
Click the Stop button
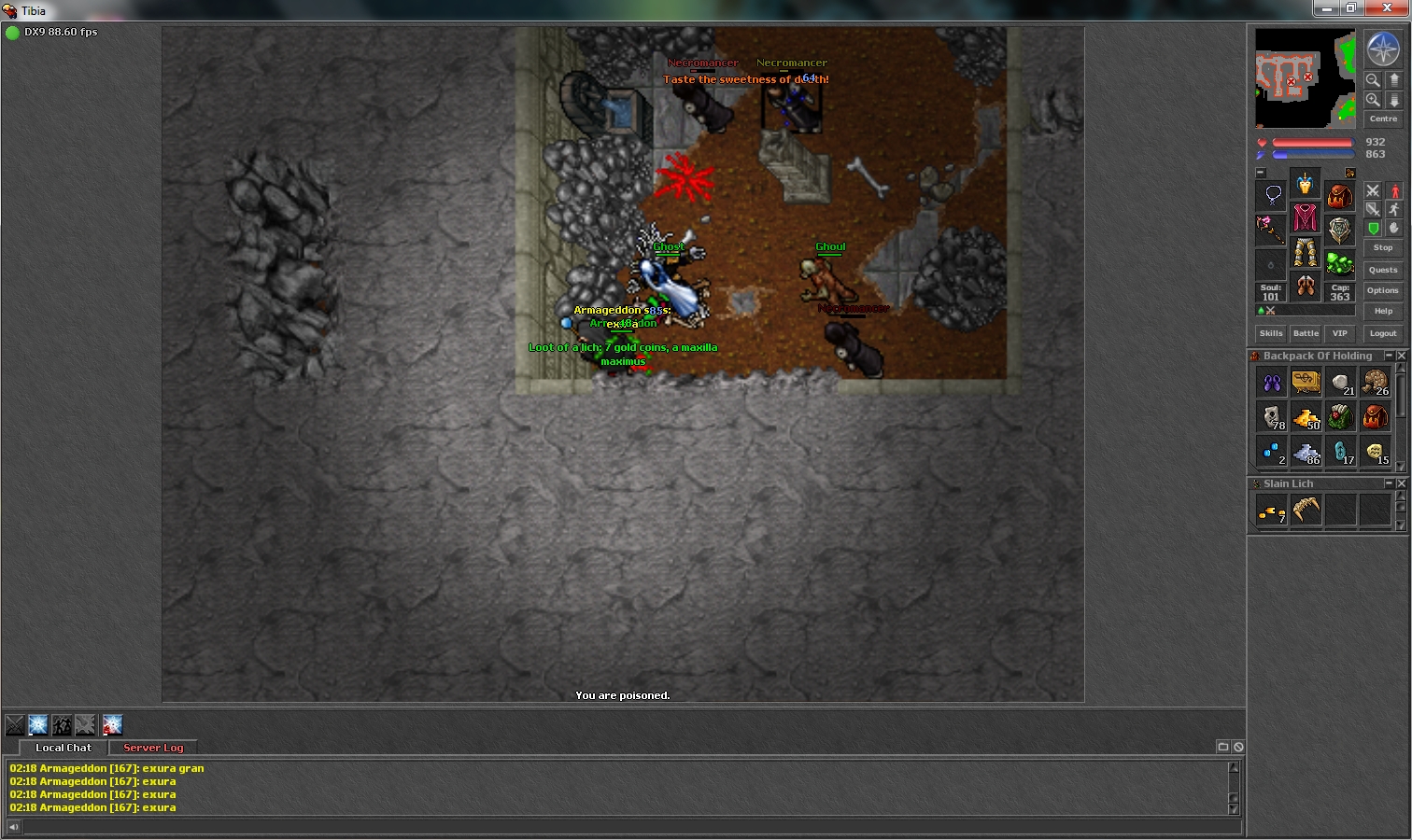pos(1383,248)
